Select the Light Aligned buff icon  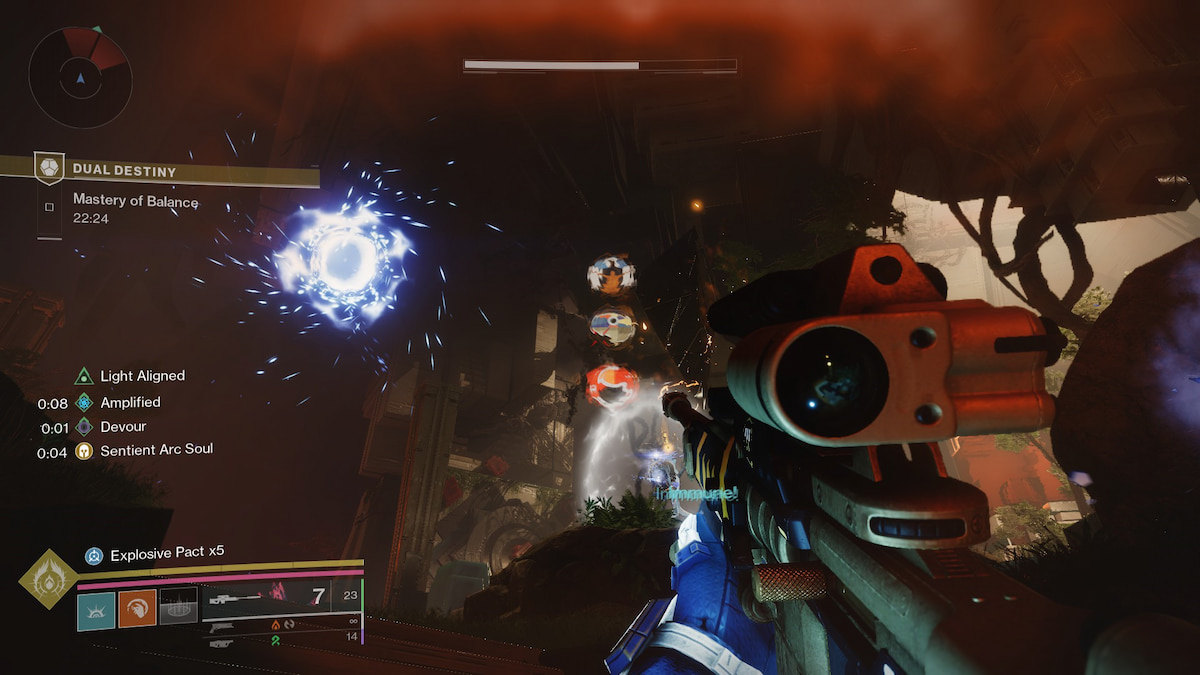pyautogui.click(x=84, y=376)
